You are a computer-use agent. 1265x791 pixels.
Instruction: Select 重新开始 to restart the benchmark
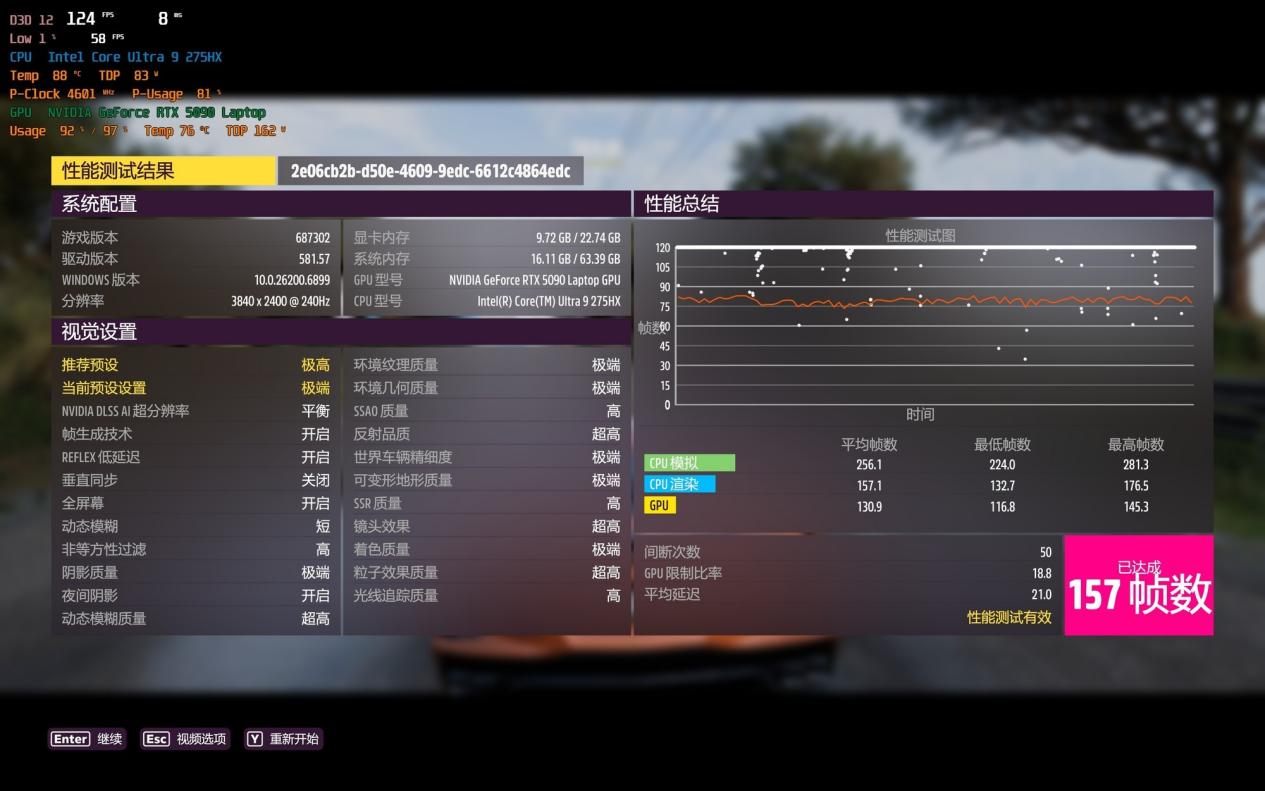coord(284,739)
